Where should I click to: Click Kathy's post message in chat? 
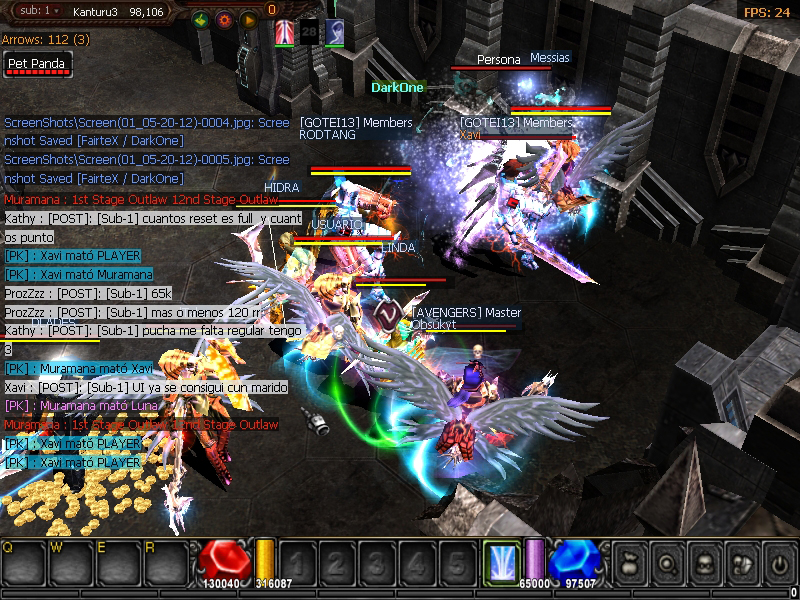pos(152,218)
